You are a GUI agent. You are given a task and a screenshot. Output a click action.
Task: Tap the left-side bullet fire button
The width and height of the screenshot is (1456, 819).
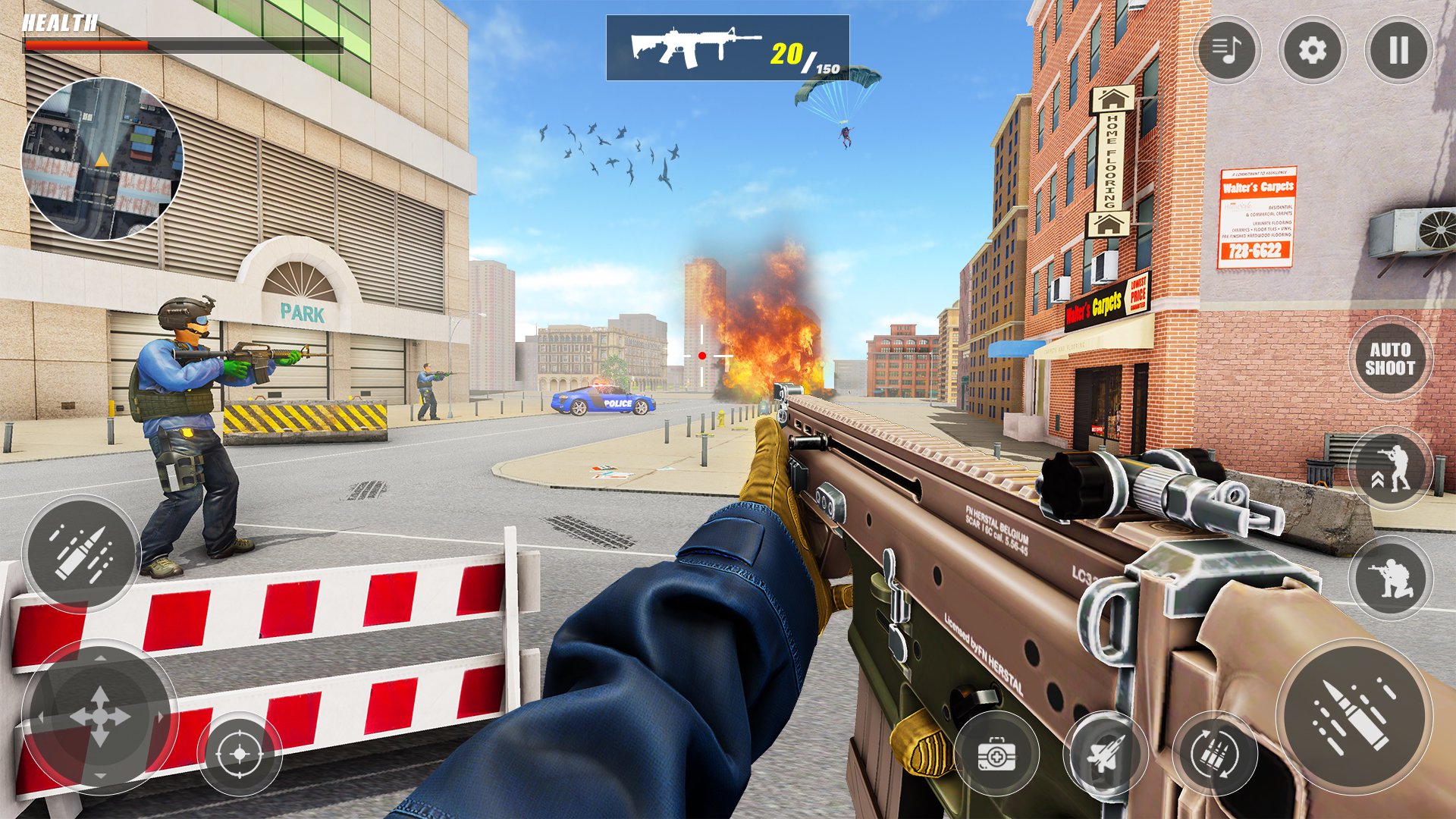tap(81, 554)
